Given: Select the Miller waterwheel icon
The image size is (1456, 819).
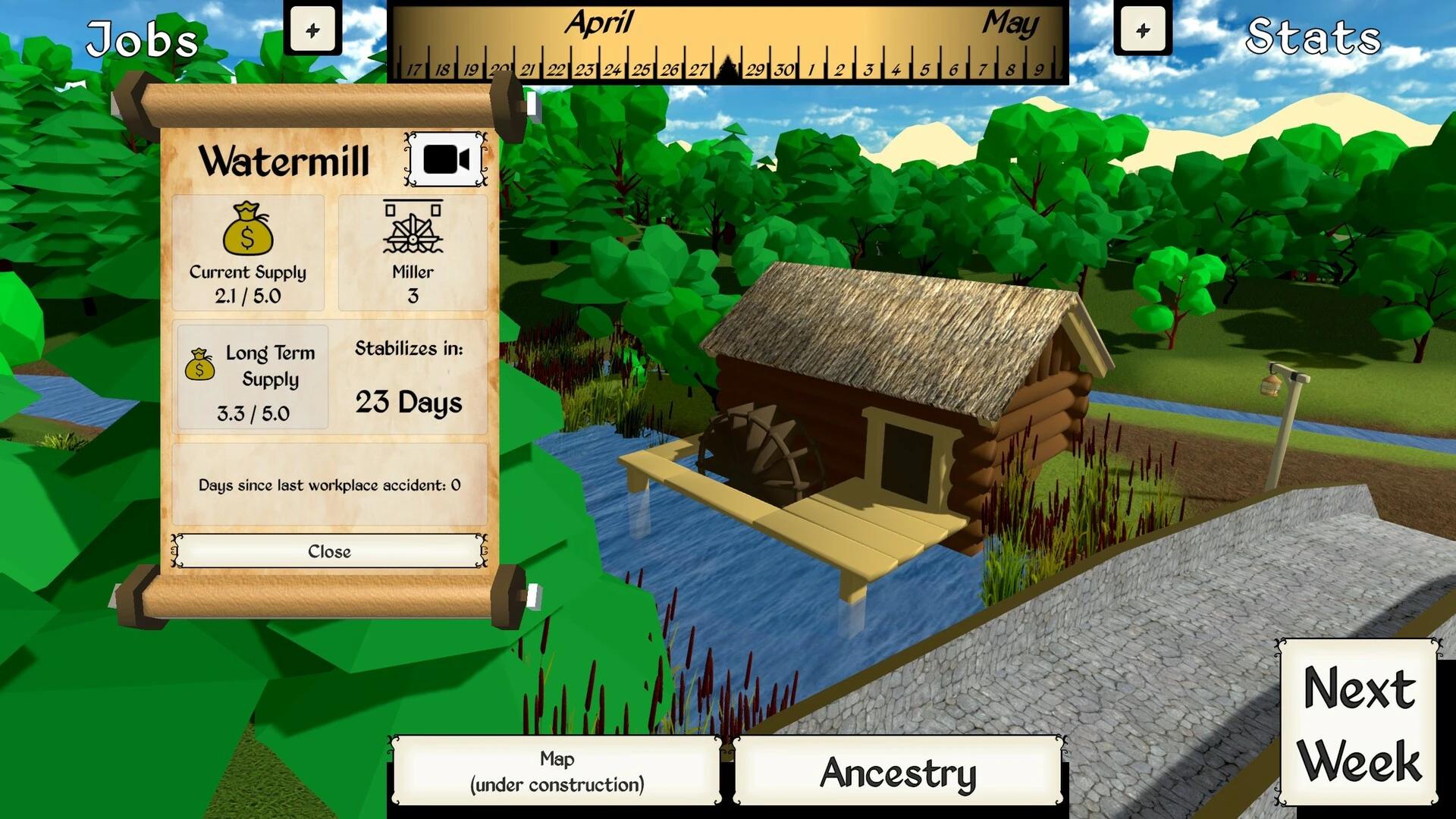Looking at the screenshot, I should pyautogui.click(x=414, y=231).
